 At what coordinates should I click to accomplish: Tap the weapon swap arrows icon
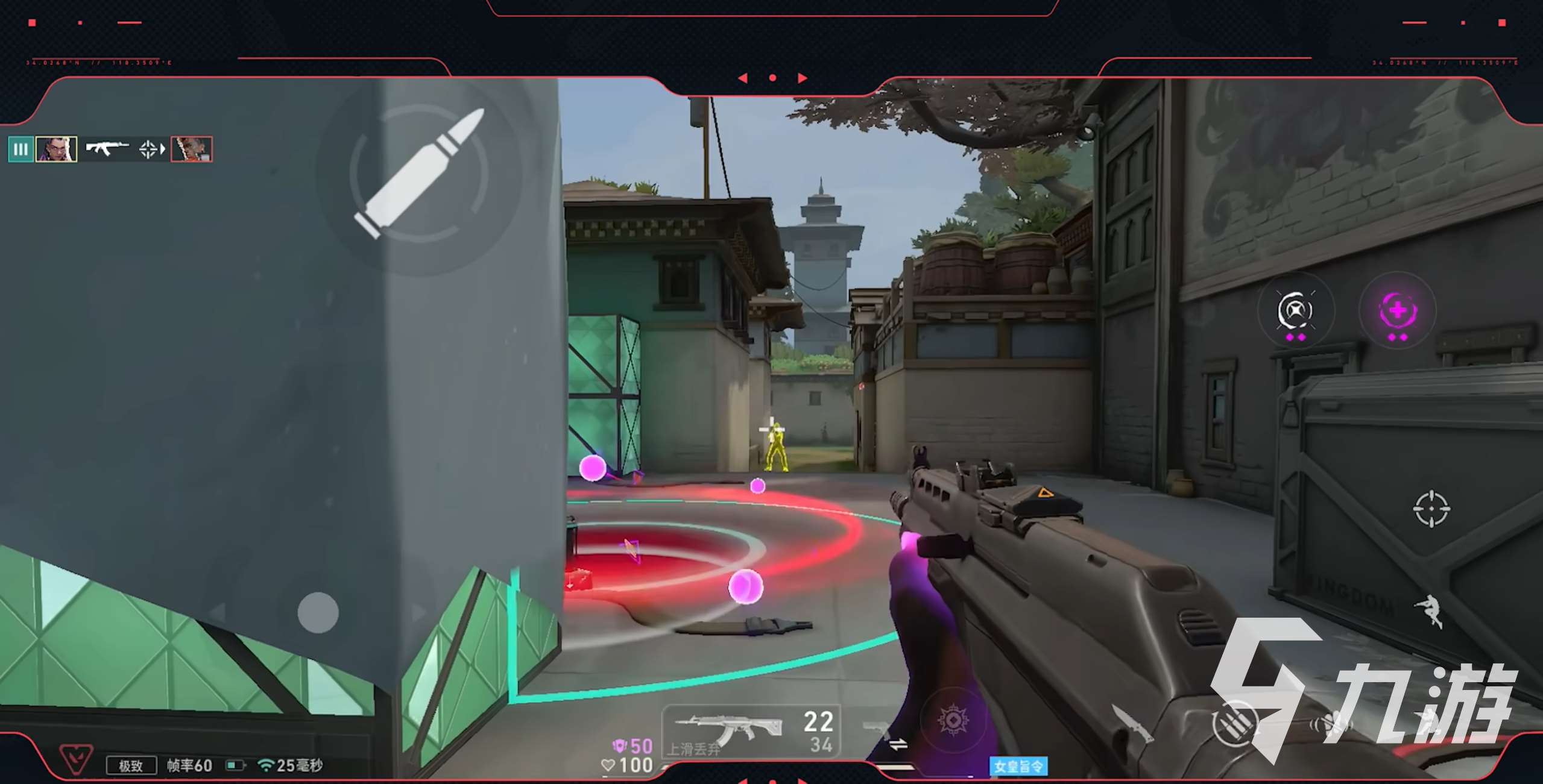click(x=898, y=745)
